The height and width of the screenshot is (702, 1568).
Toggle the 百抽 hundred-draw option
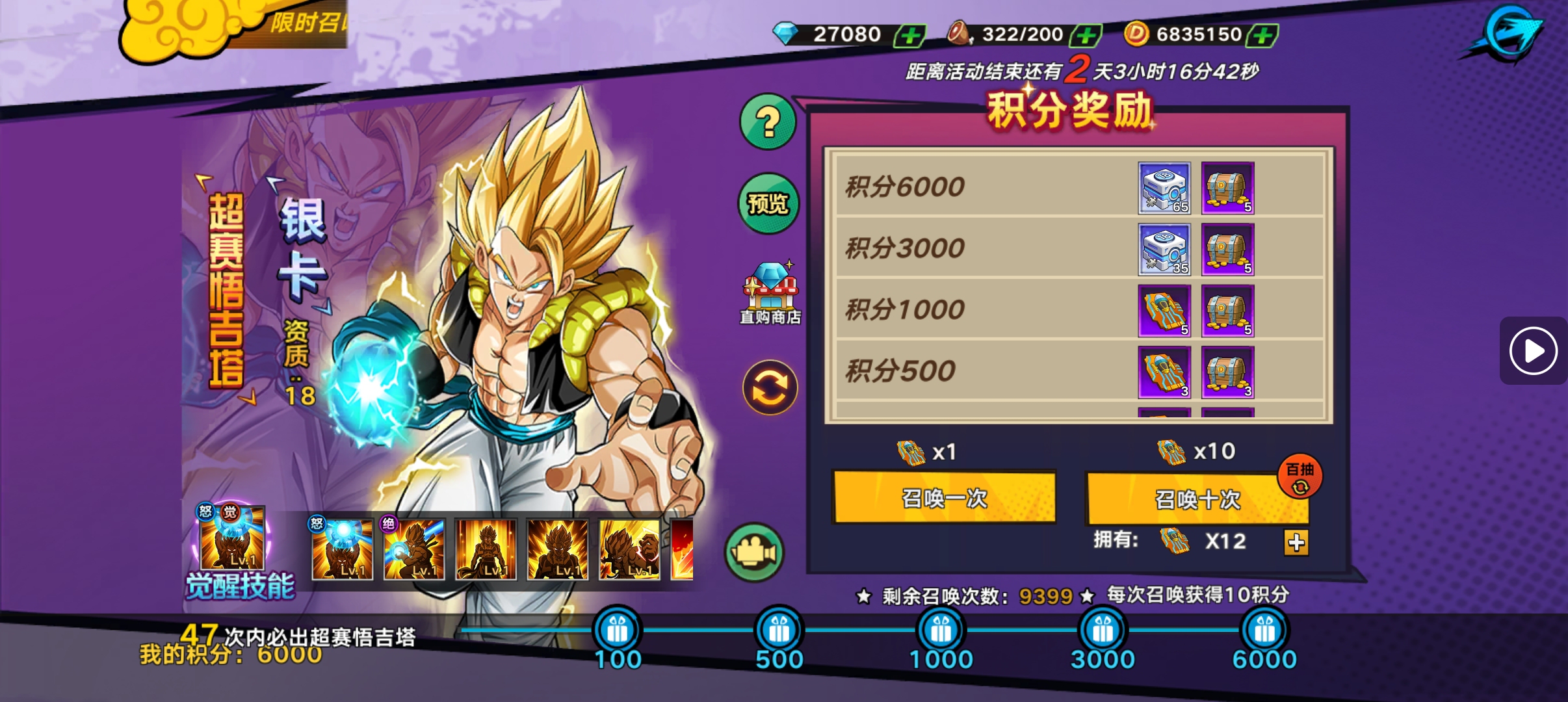[x=1300, y=476]
